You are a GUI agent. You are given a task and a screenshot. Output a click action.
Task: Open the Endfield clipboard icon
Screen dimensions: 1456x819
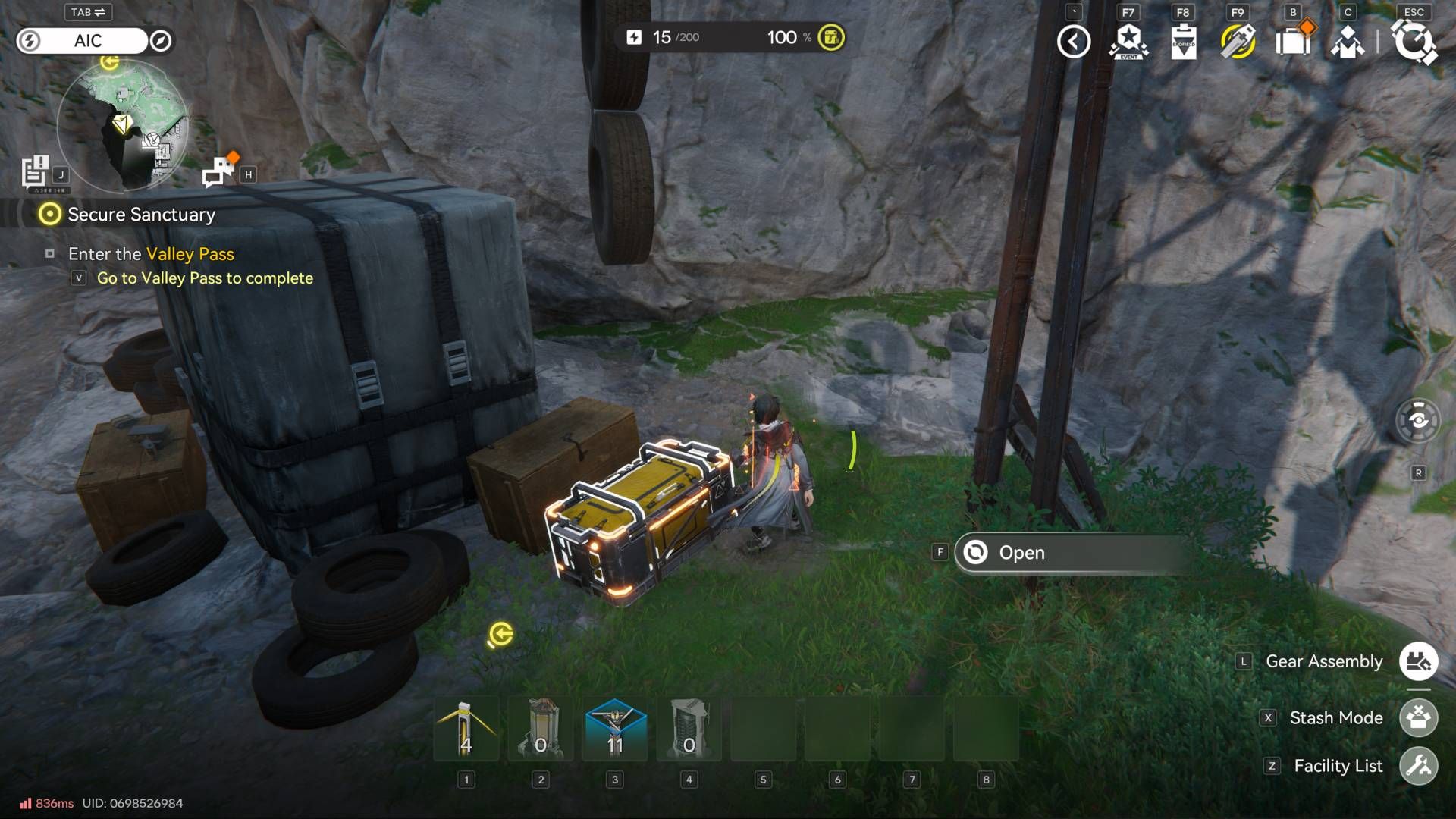click(1183, 42)
